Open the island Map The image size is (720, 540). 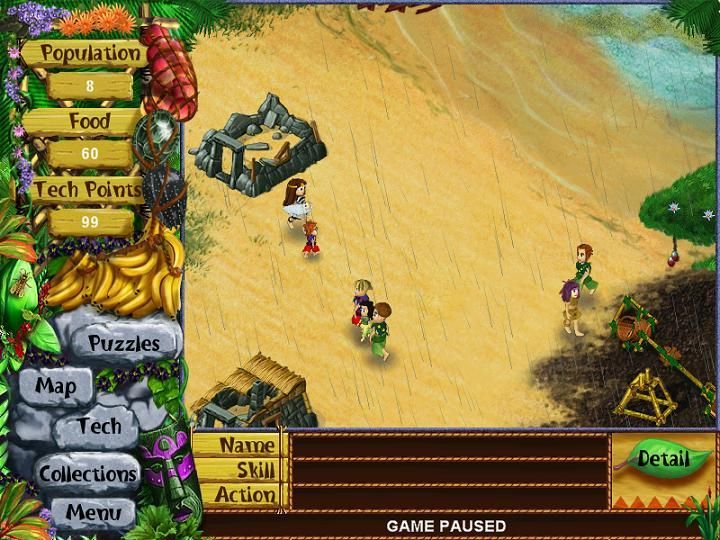point(56,385)
